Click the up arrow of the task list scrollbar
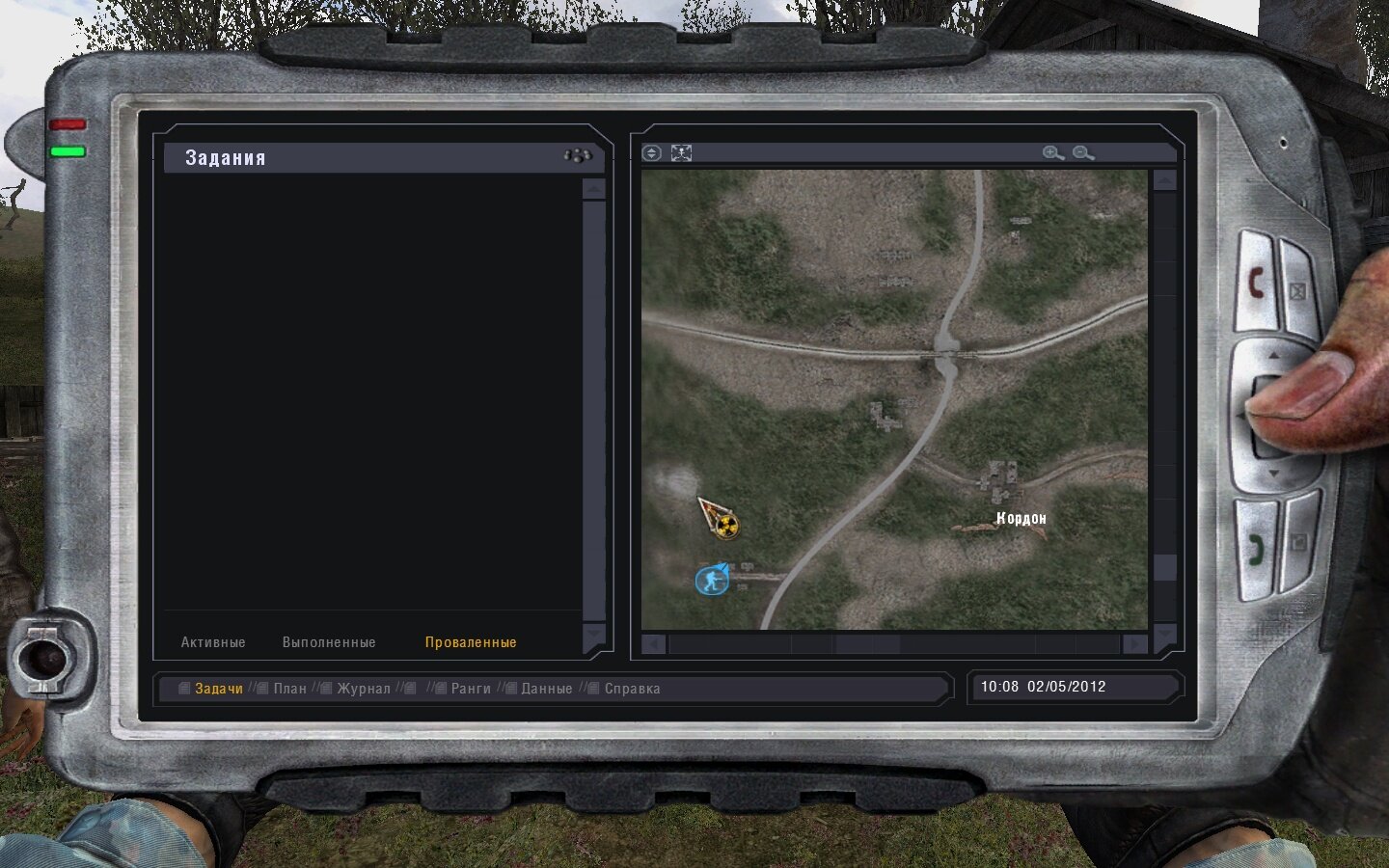This screenshot has height=868, width=1389. (594, 189)
